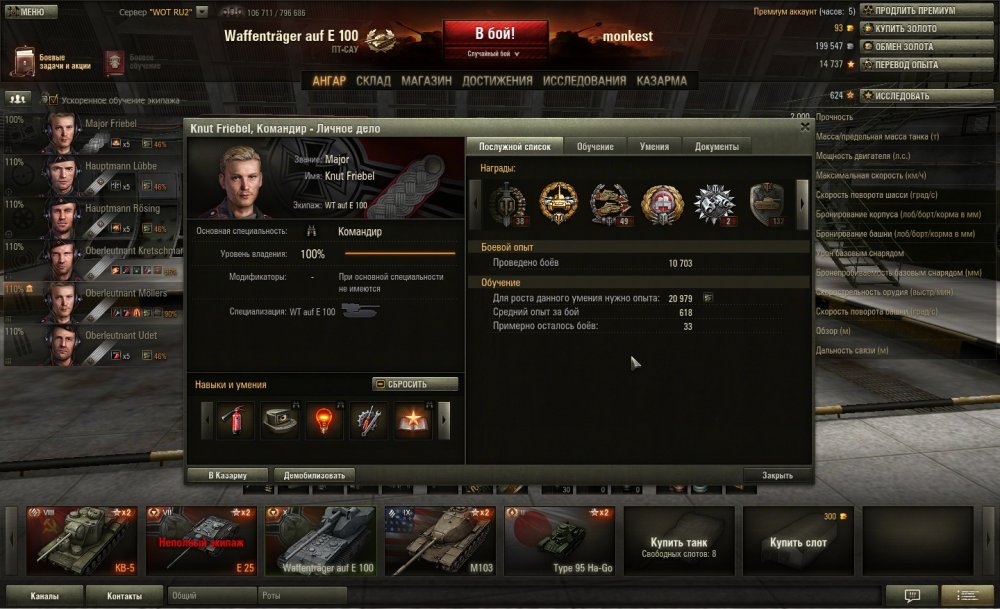The width and height of the screenshot is (1000, 609).
Task: Reset skills with Сбросить button
Action: pyautogui.click(x=415, y=384)
